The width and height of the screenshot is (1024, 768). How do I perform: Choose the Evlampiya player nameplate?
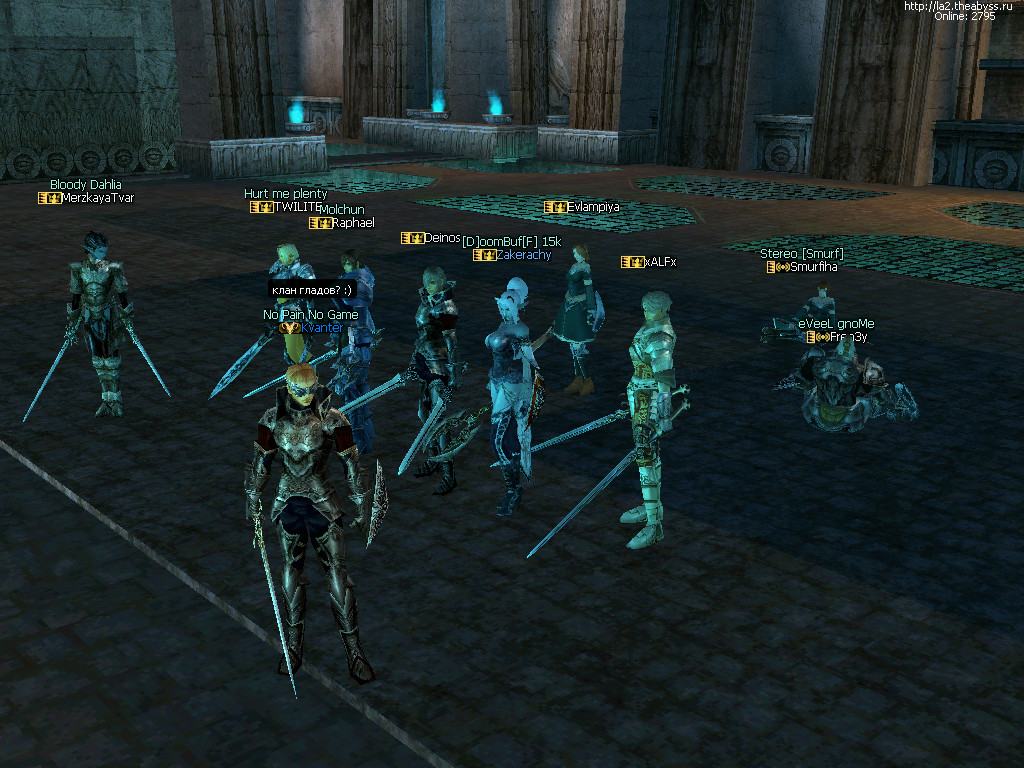[x=593, y=207]
